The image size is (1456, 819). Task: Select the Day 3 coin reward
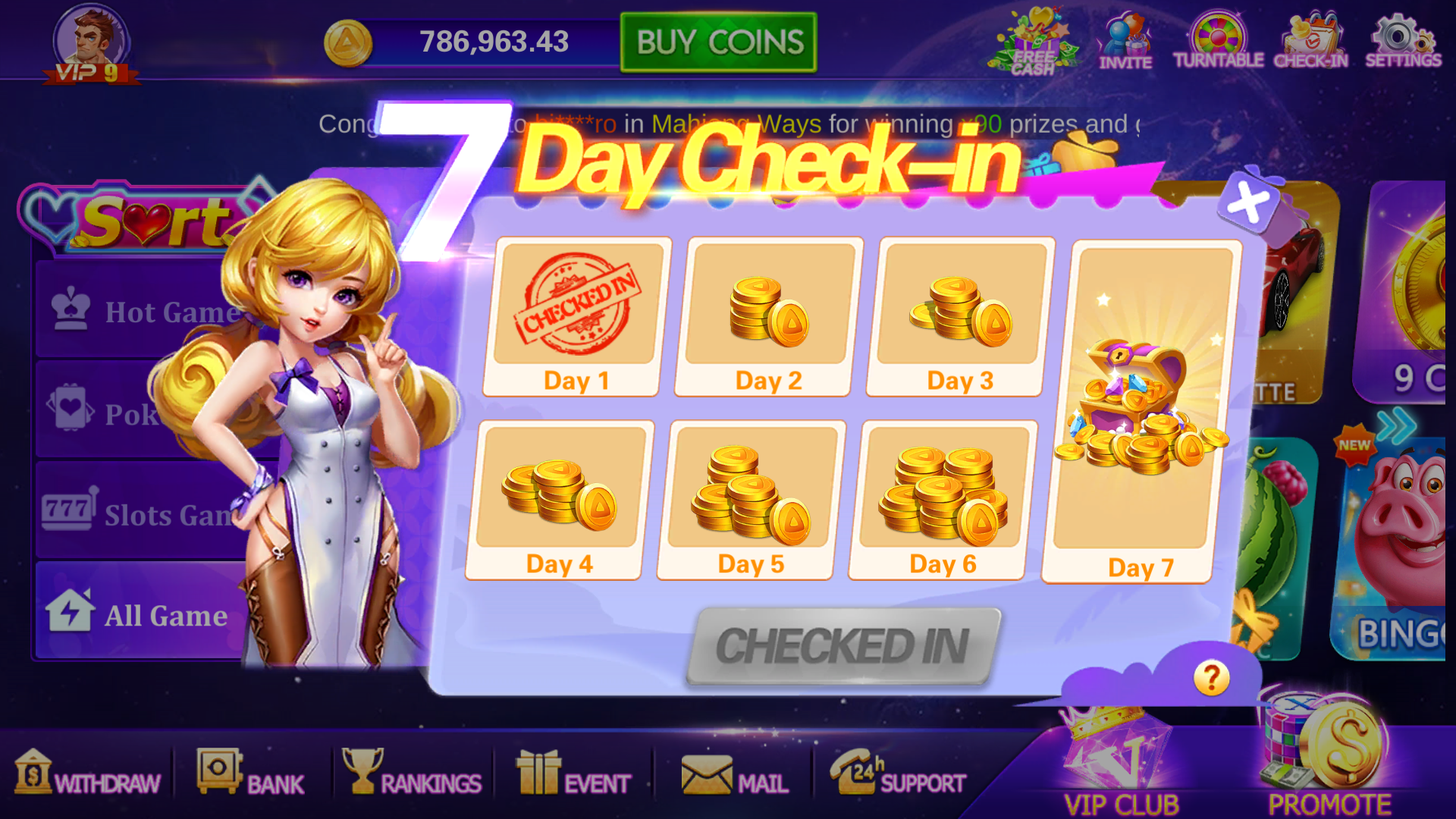tap(960, 317)
